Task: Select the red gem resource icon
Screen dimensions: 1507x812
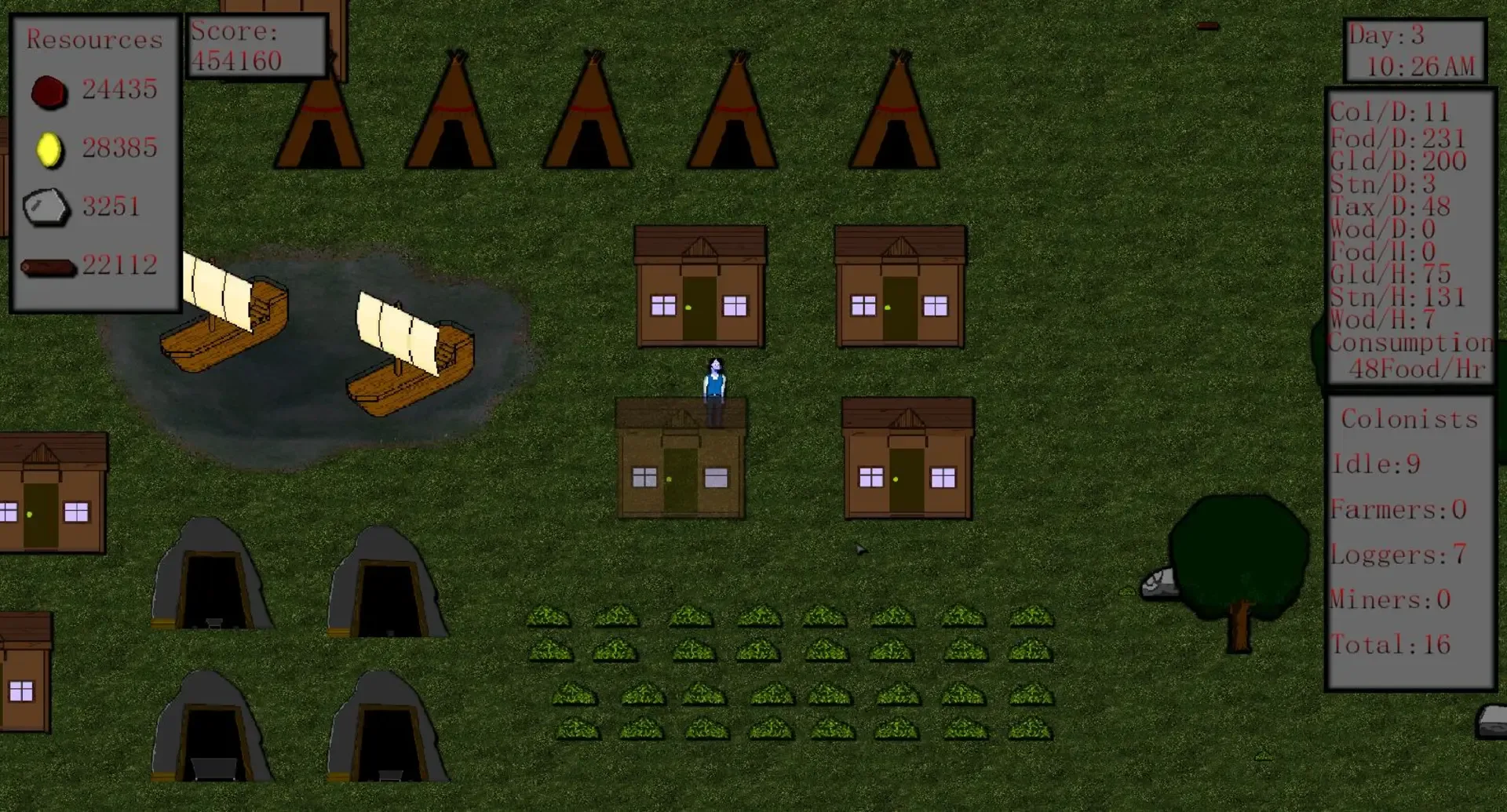Action: pyautogui.click(x=49, y=92)
